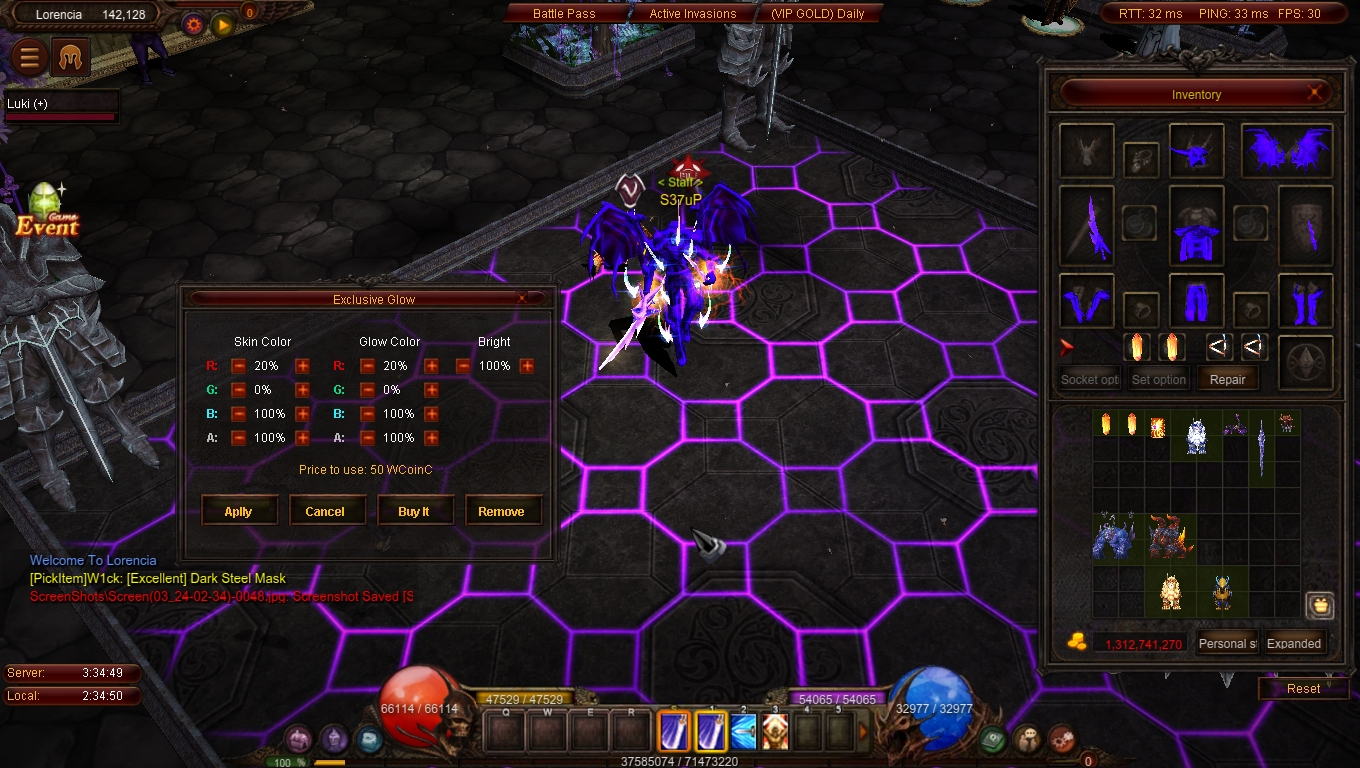Increase the Bright percentage
This screenshot has width=1360, height=768.
click(527, 366)
